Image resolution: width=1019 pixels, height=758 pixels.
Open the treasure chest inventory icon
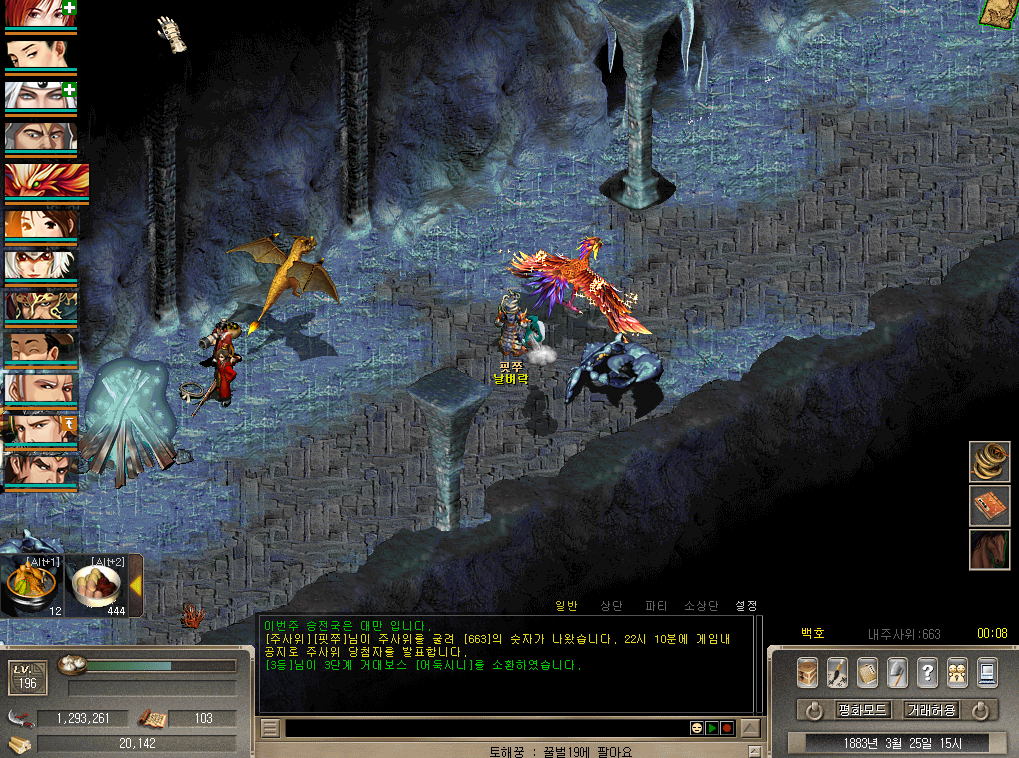click(807, 672)
